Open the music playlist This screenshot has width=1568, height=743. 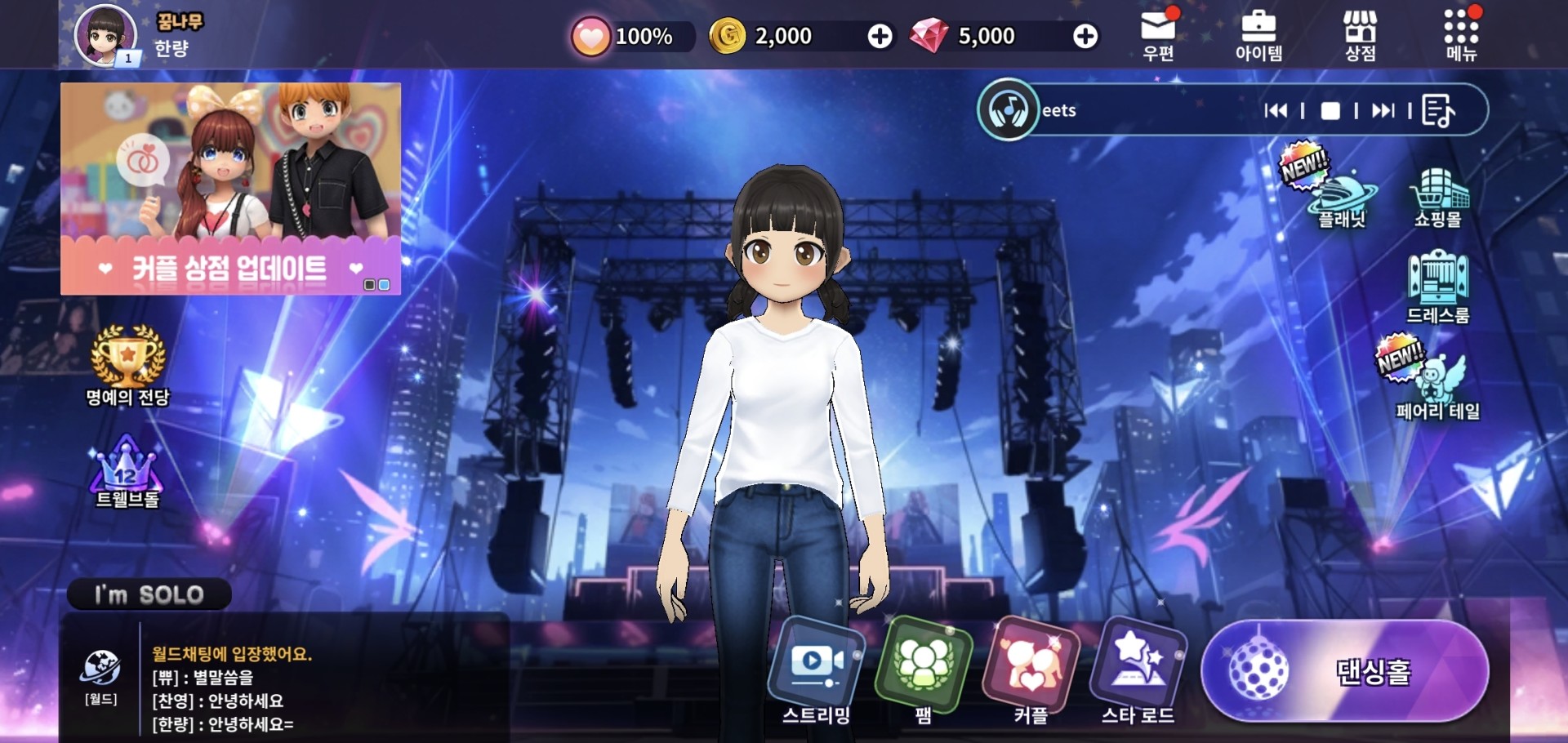point(1438,110)
